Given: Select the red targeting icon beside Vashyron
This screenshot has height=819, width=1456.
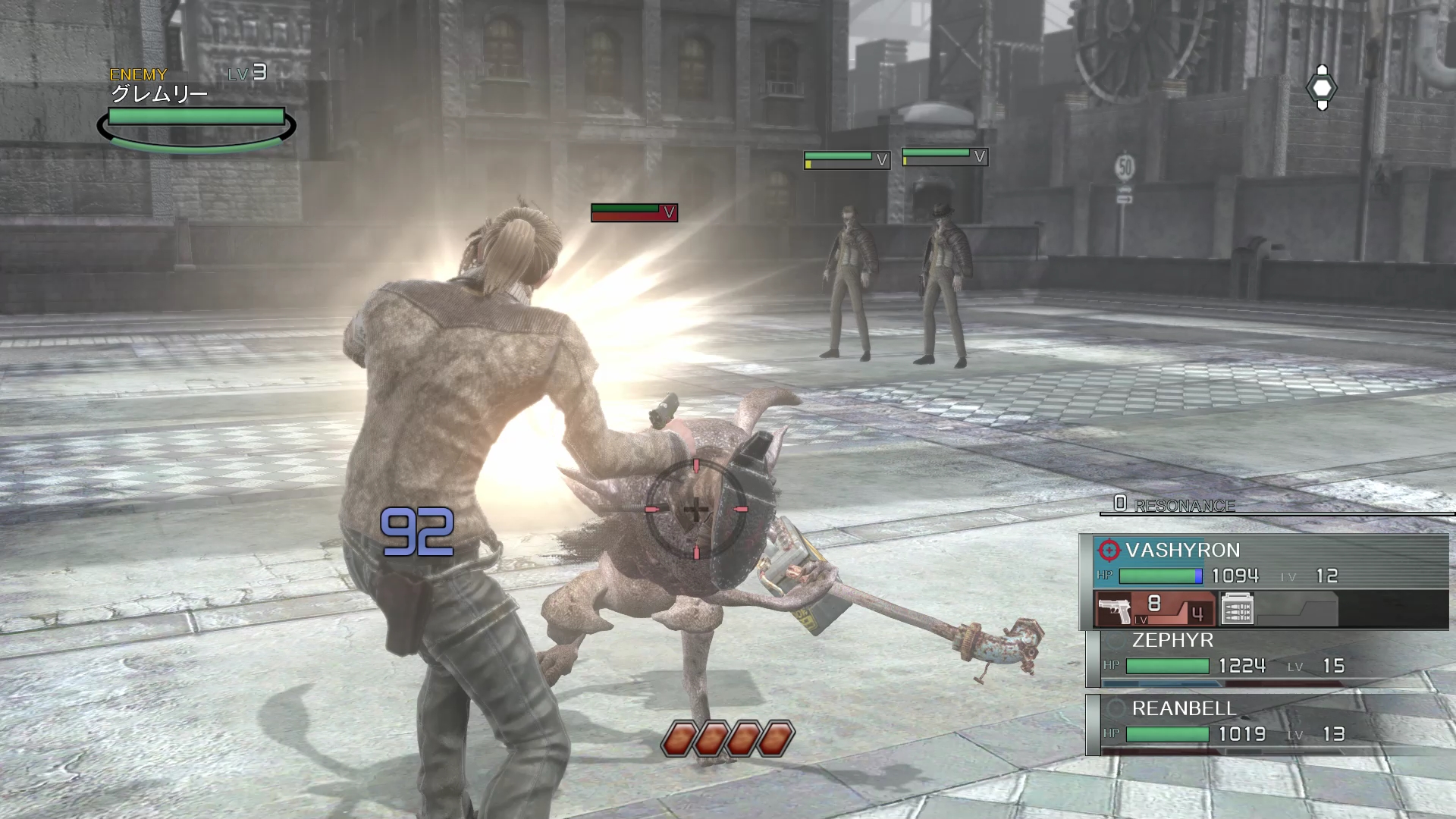Looking at the screenshot, I should [1109, 550].
